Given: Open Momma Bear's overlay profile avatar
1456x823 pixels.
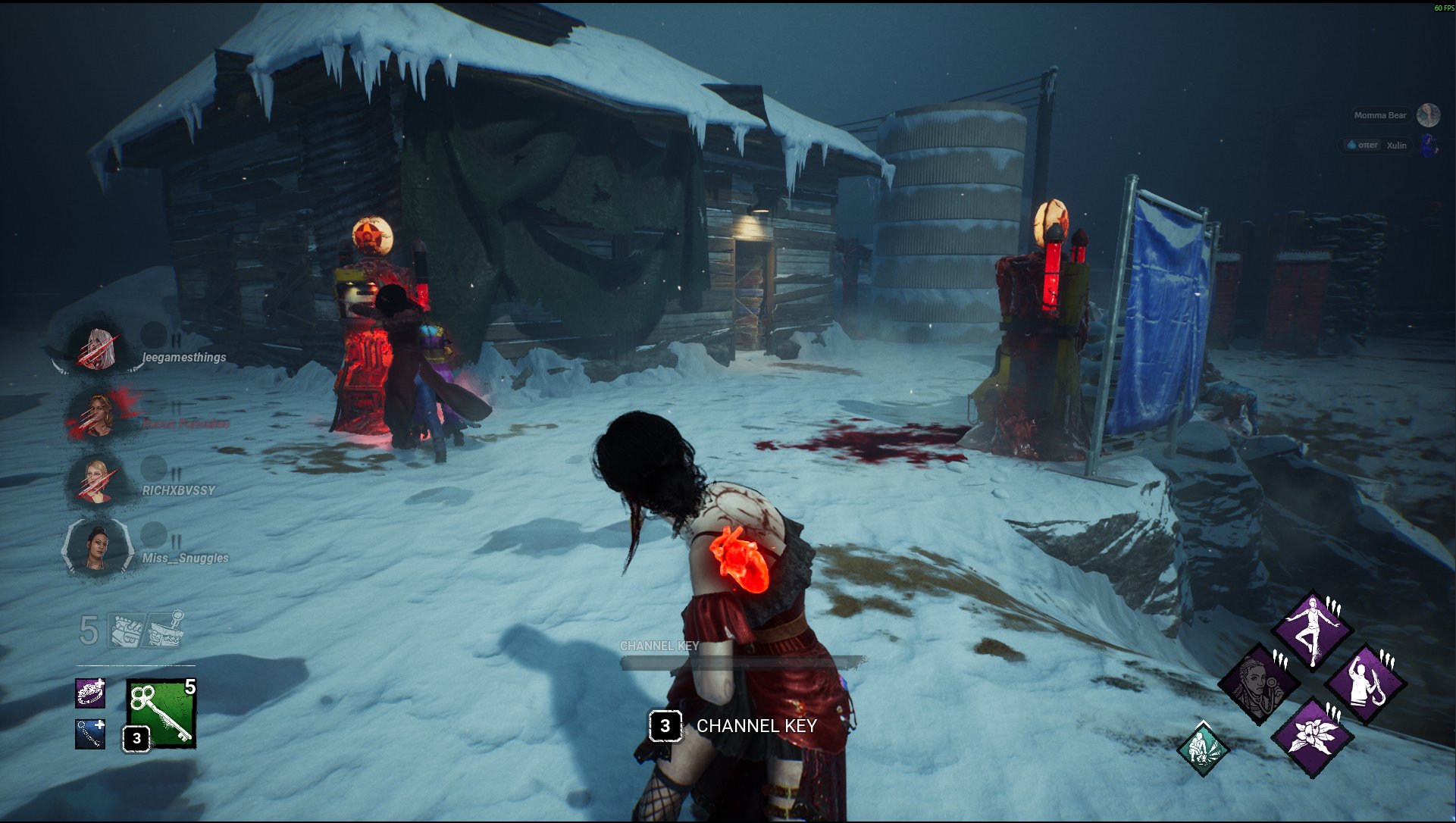Looking at the screenshot, I should point(1428,115).
